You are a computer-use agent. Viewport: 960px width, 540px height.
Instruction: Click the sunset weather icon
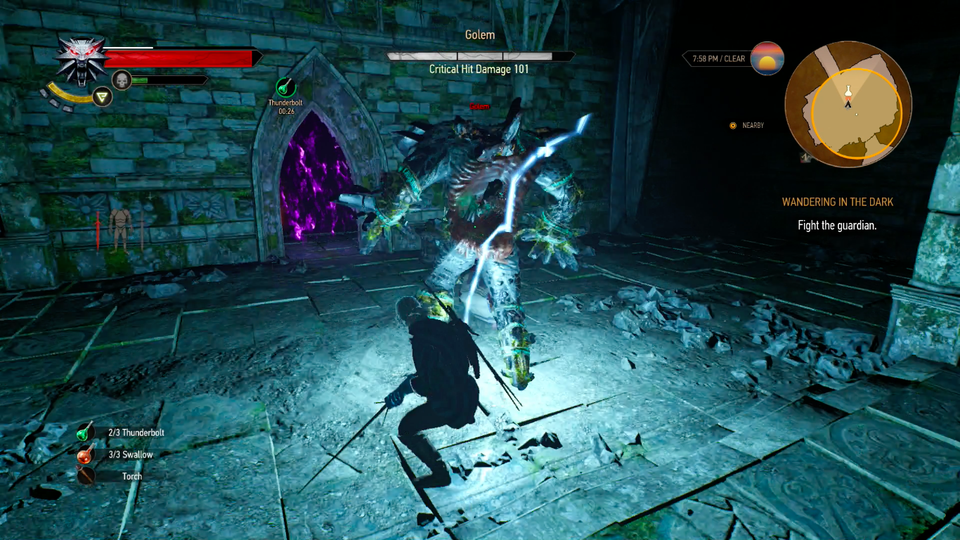[767, 59]
